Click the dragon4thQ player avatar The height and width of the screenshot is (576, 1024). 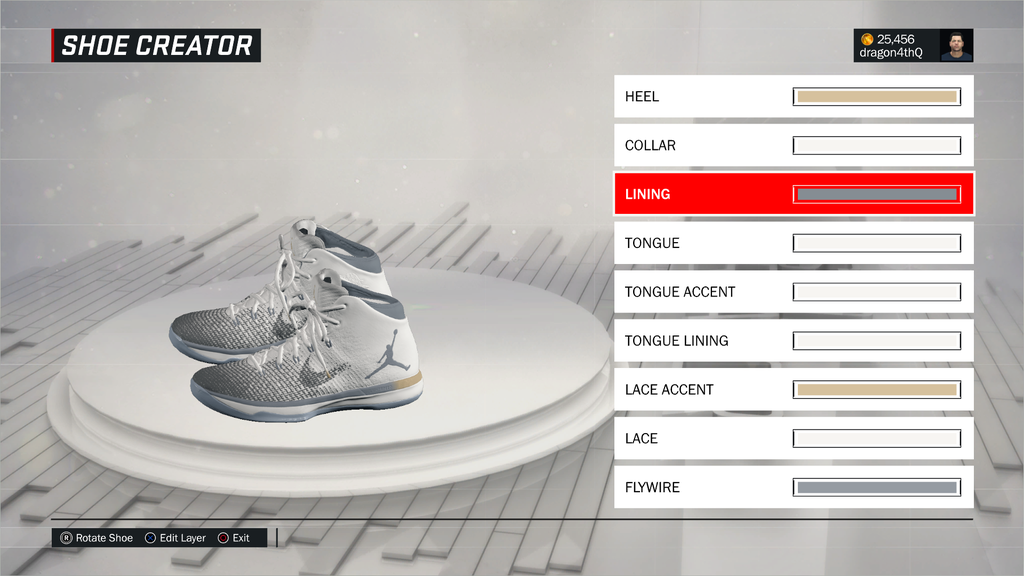[956, 45]
